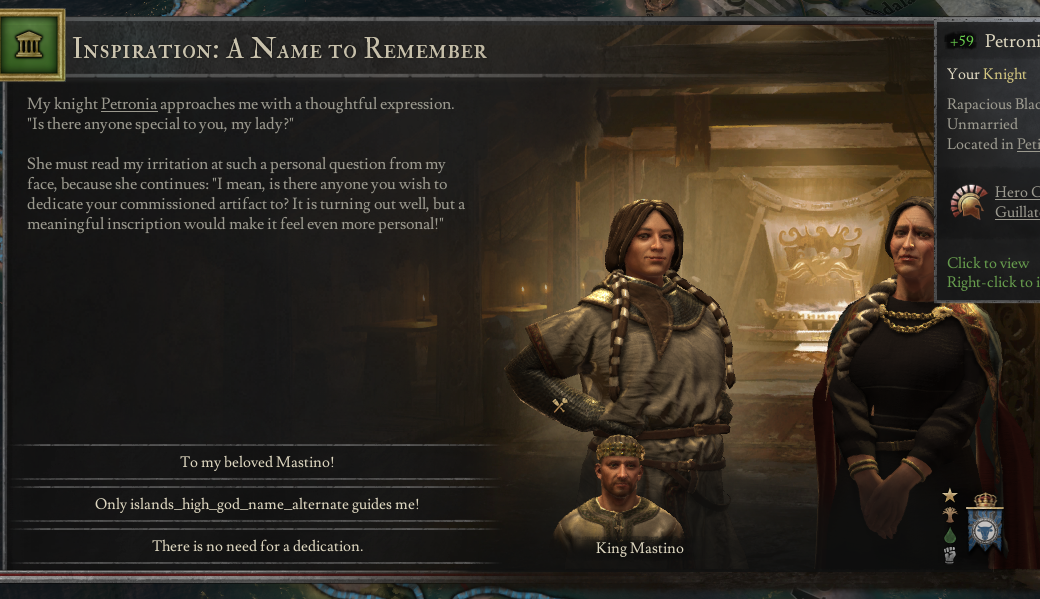Choose "To my beloved Mastino!" option
Screen dimensions: 1040x599
tap(257, 462)
